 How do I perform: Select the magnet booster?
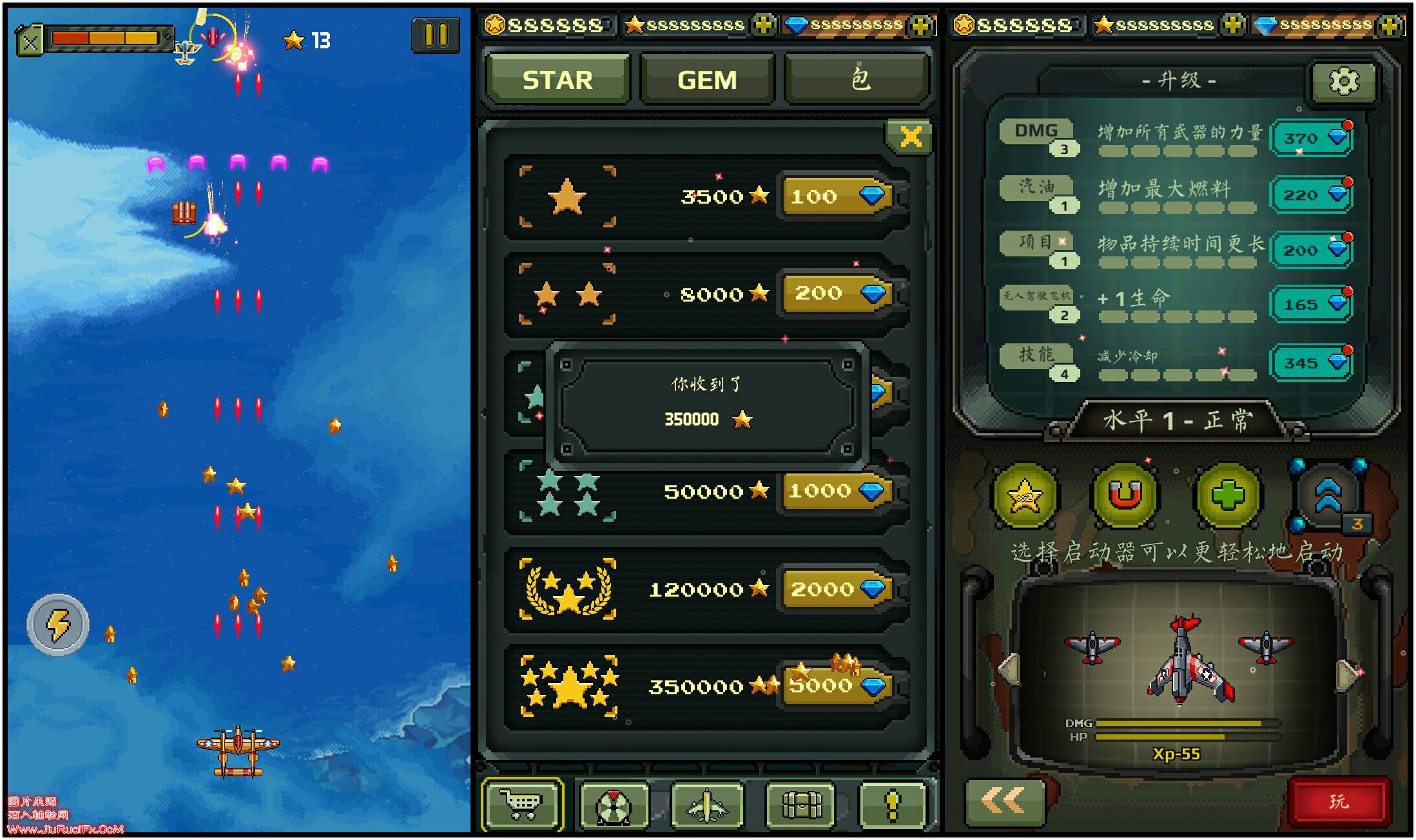(1125, 495)
